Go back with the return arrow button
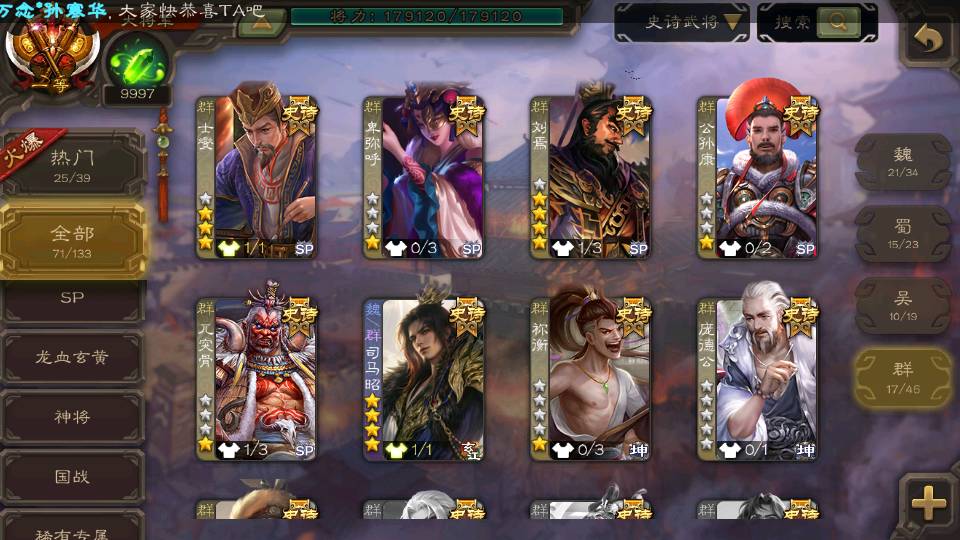 tap(929, 40)
